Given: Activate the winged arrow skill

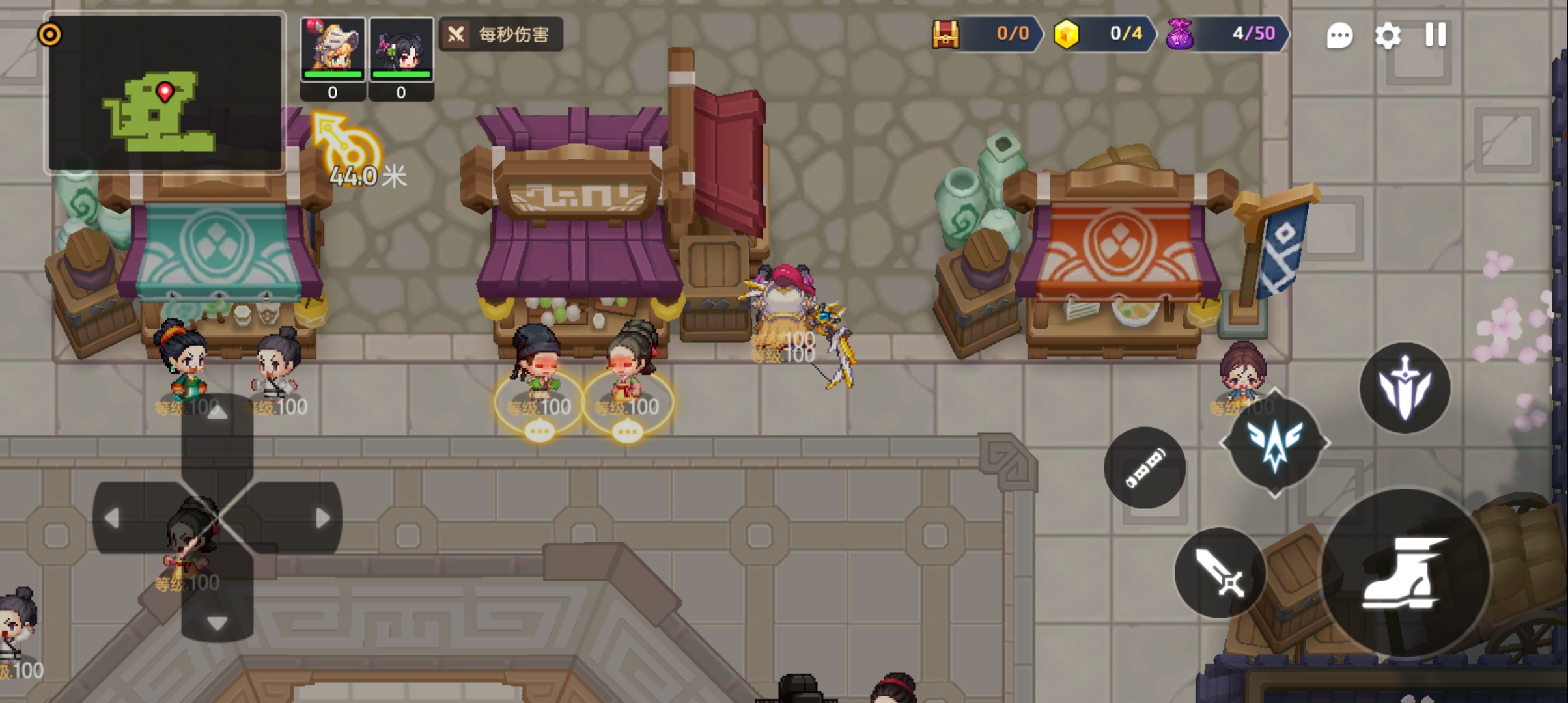Looking at the screenshot, I should 1274,443.
